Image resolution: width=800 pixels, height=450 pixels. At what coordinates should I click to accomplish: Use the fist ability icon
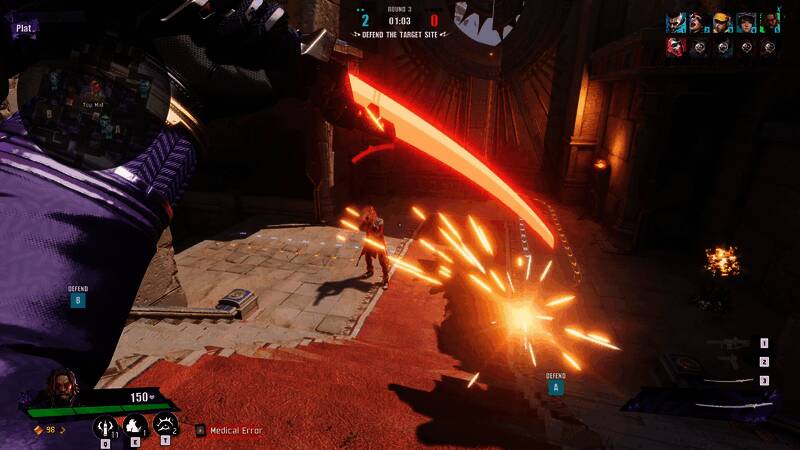[135, 427]
